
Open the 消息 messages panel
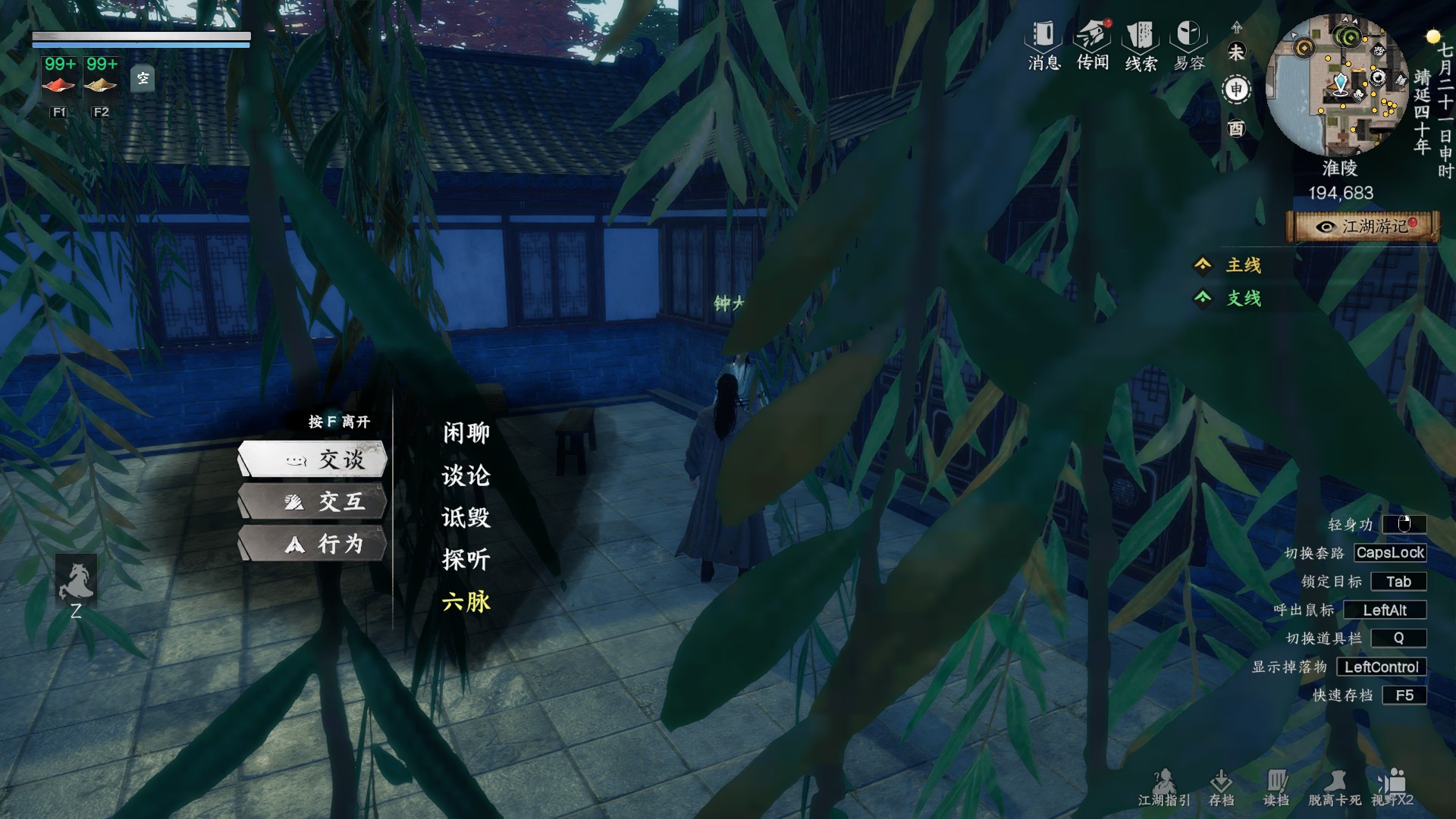point(1043,45)
